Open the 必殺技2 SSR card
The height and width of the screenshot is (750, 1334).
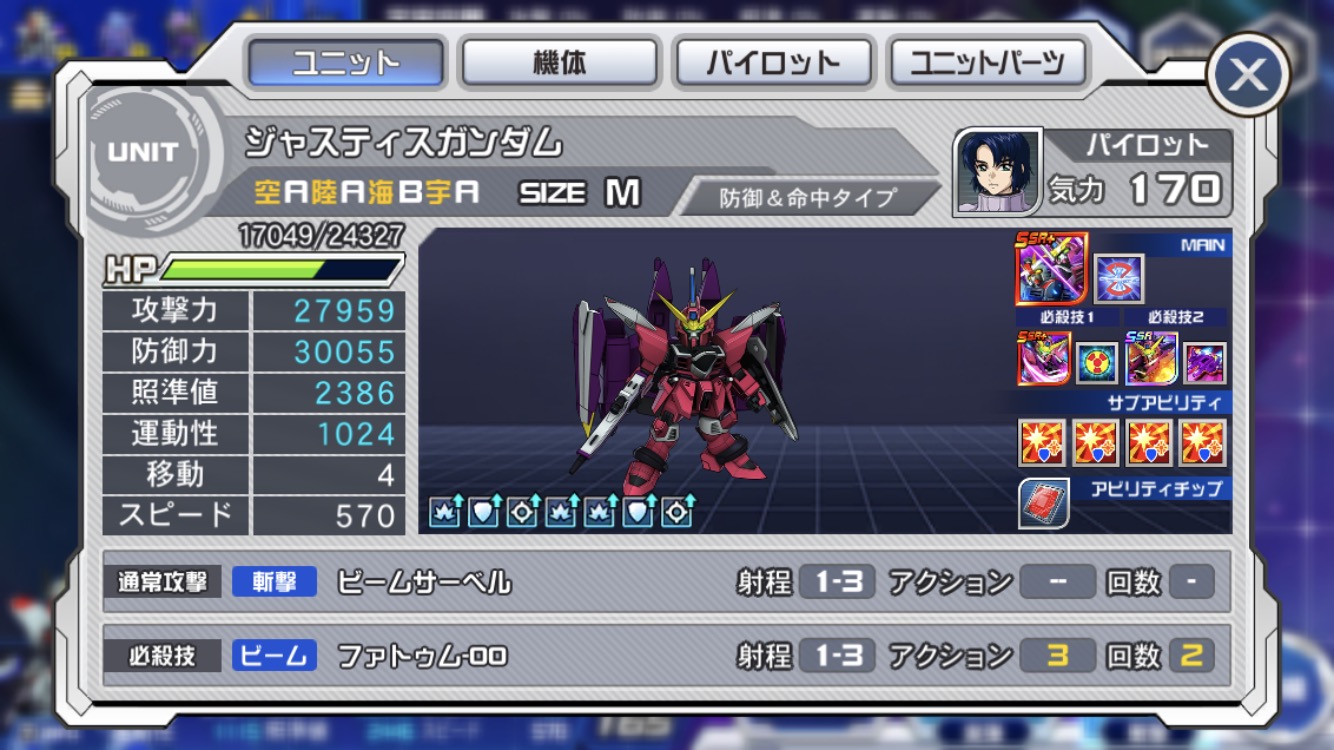pos(1151,358)
